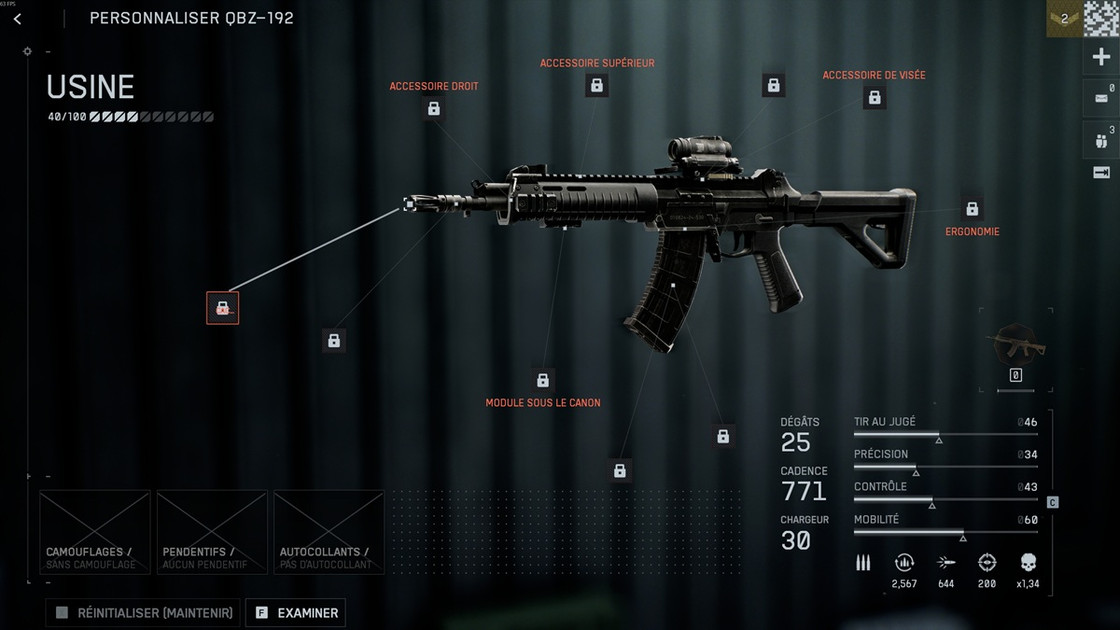1120x630 pixels.
Task: Open the Pendentifs charm tile
Action: coord(212,532)
